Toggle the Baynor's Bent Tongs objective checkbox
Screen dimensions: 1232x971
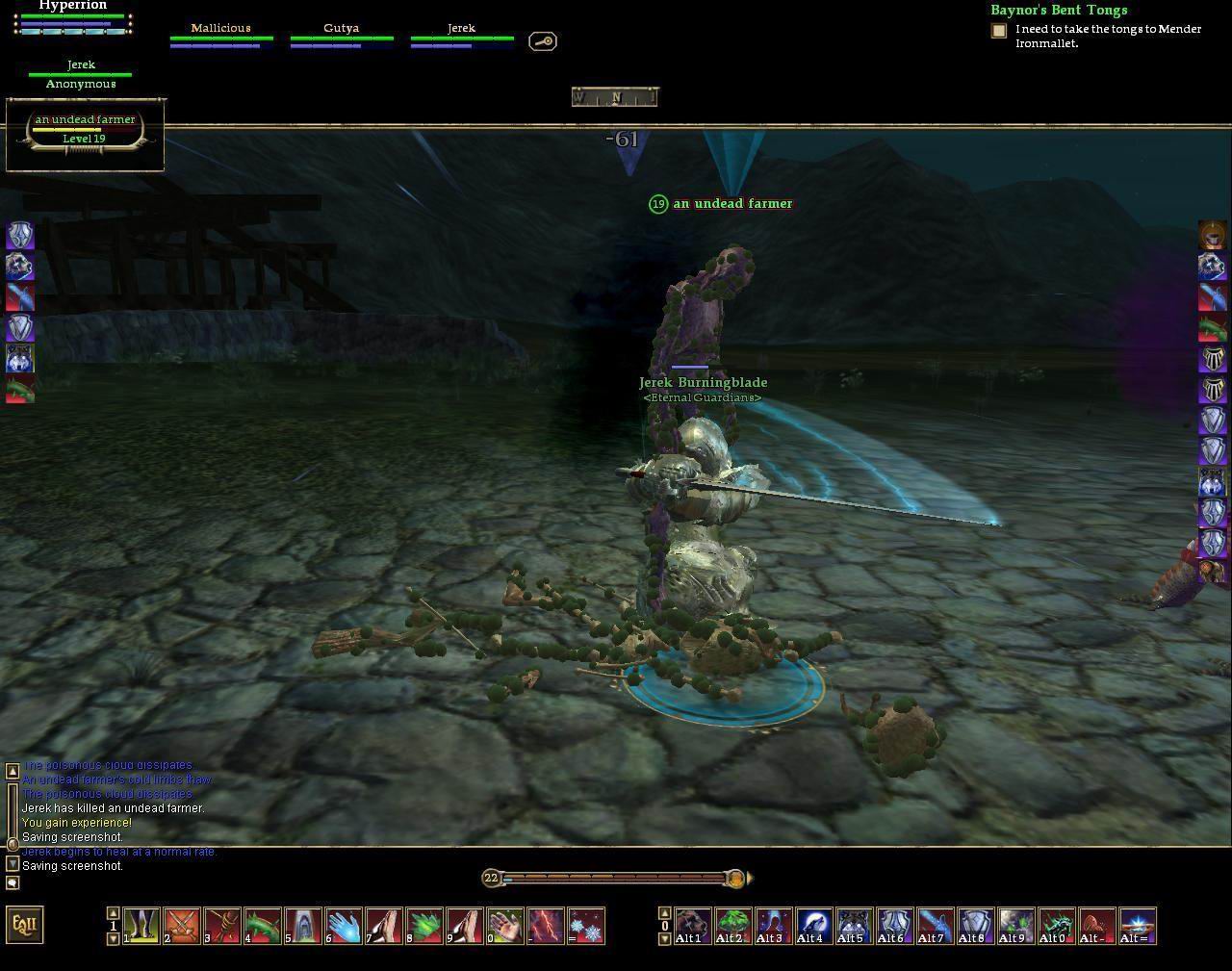[999, 31]
